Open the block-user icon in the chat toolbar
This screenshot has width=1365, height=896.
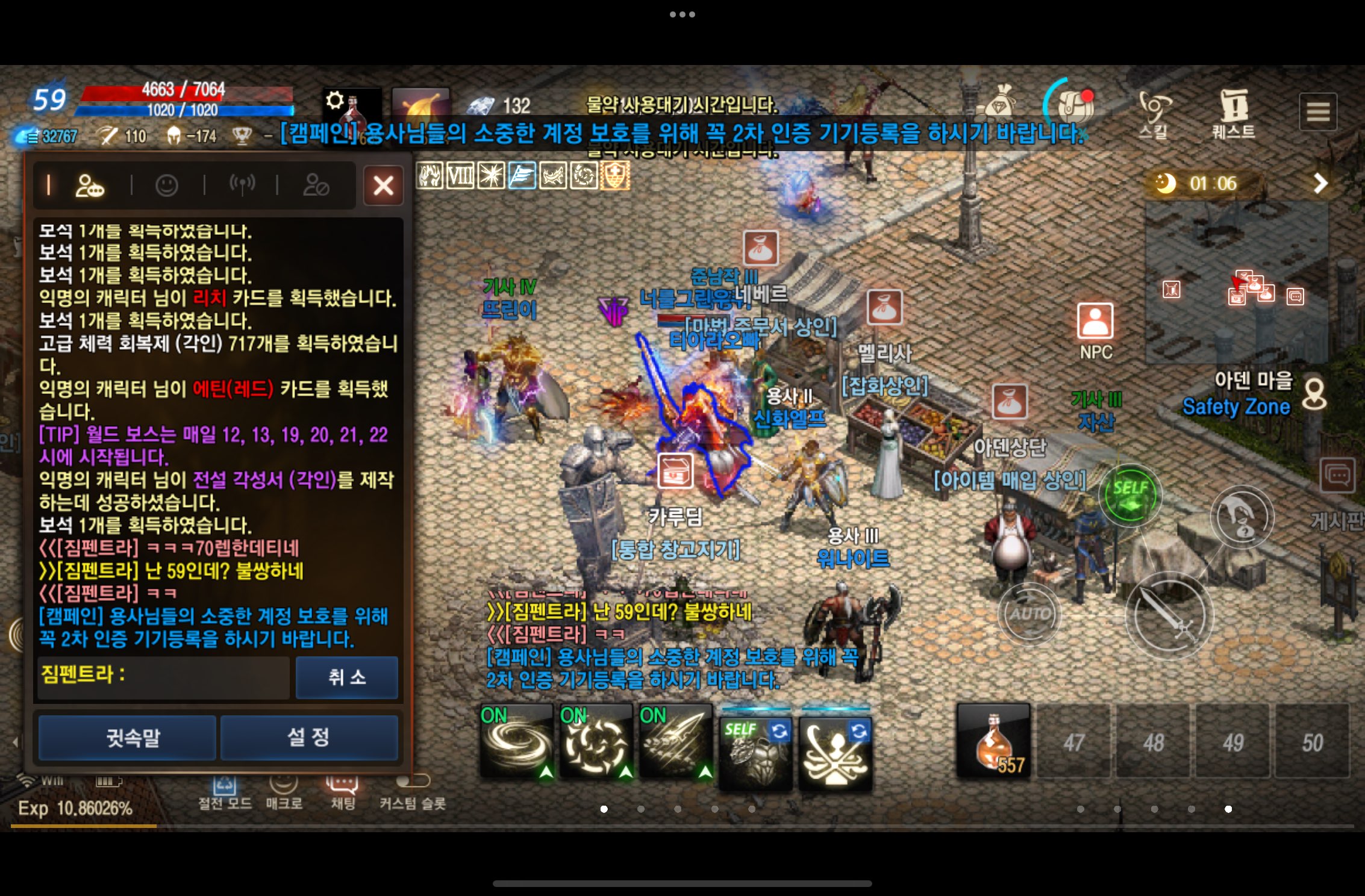point(318,185)
